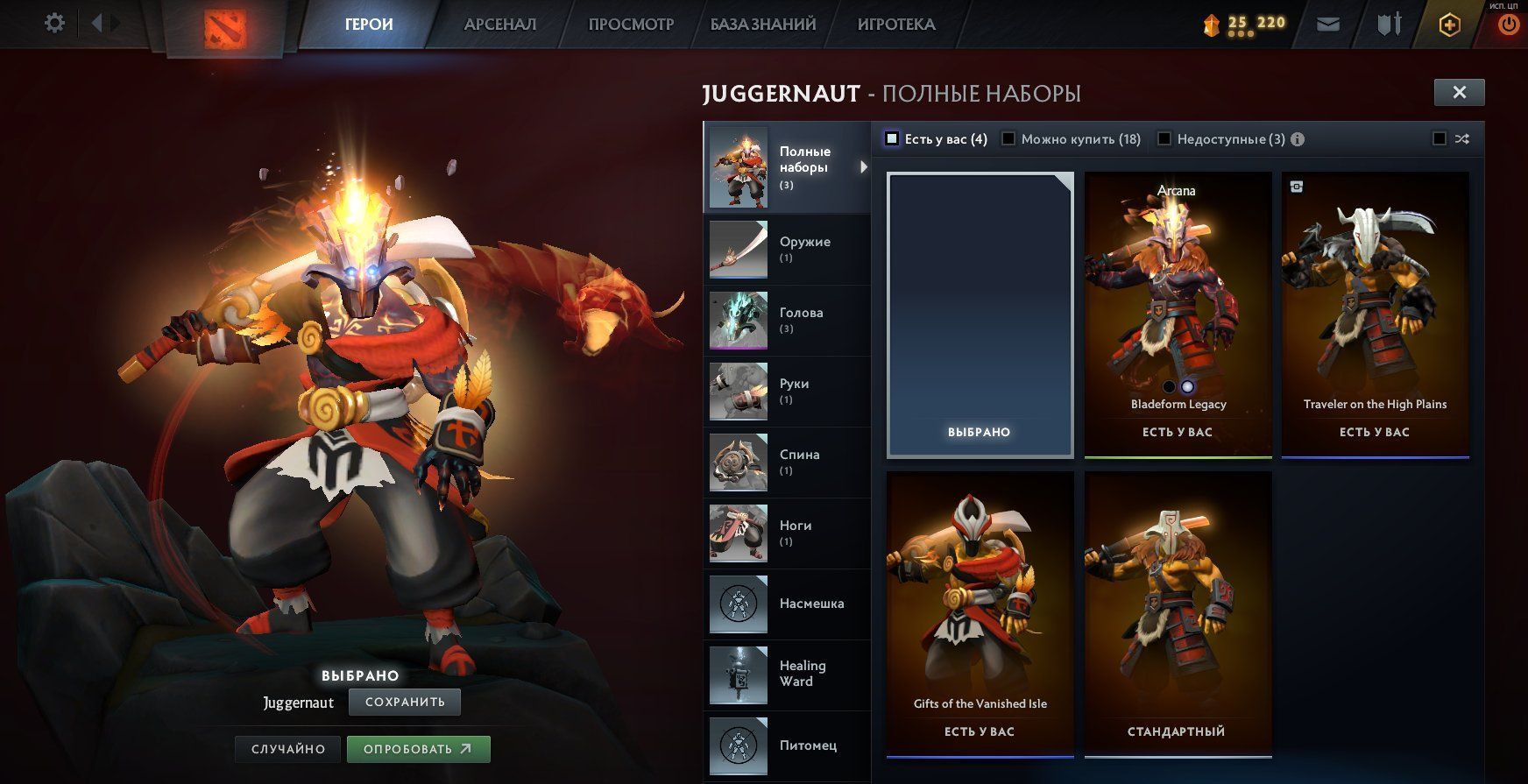The image size is (1528, 784).
Task: Switch to the Арсенал tab
Action: (x=499, y=25)
